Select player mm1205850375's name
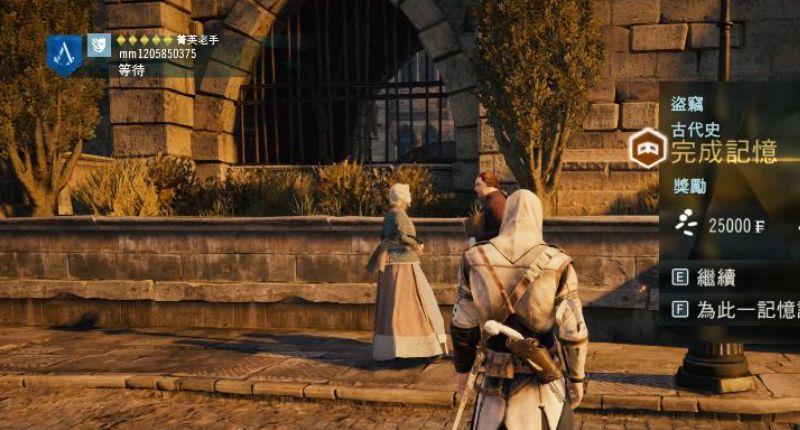This screenshot has height=430, width=800. 158,53
